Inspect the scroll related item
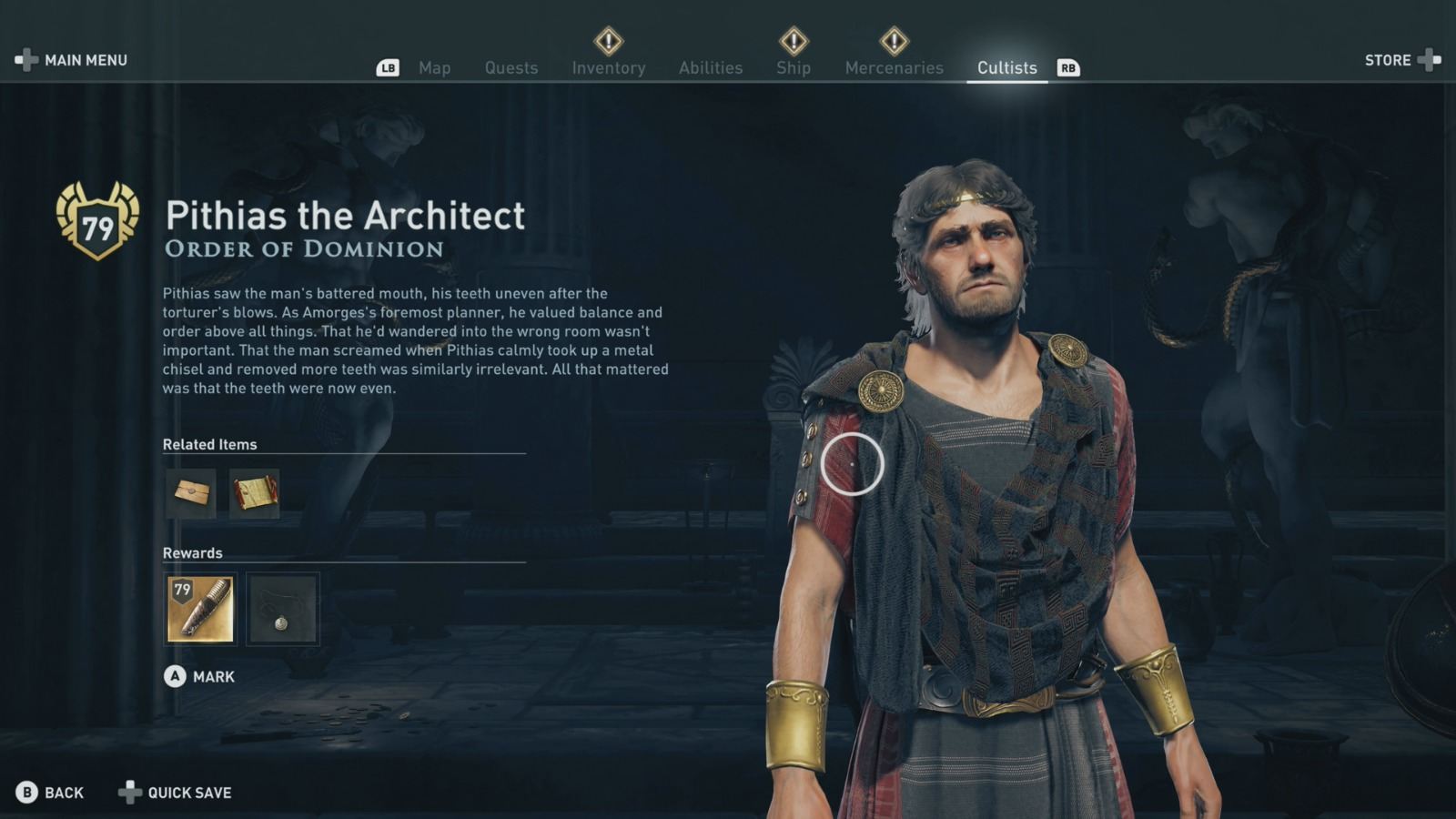Image resolution: width=1456 pixels, height=819 pixels. 254,493
